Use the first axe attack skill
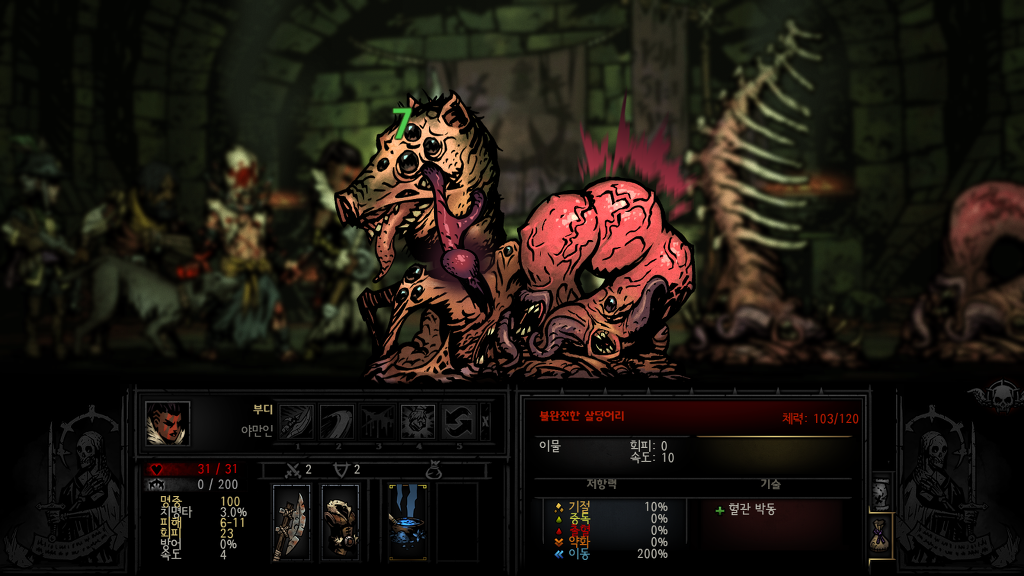Viewport: 1024px width, 576px height. 295,421
